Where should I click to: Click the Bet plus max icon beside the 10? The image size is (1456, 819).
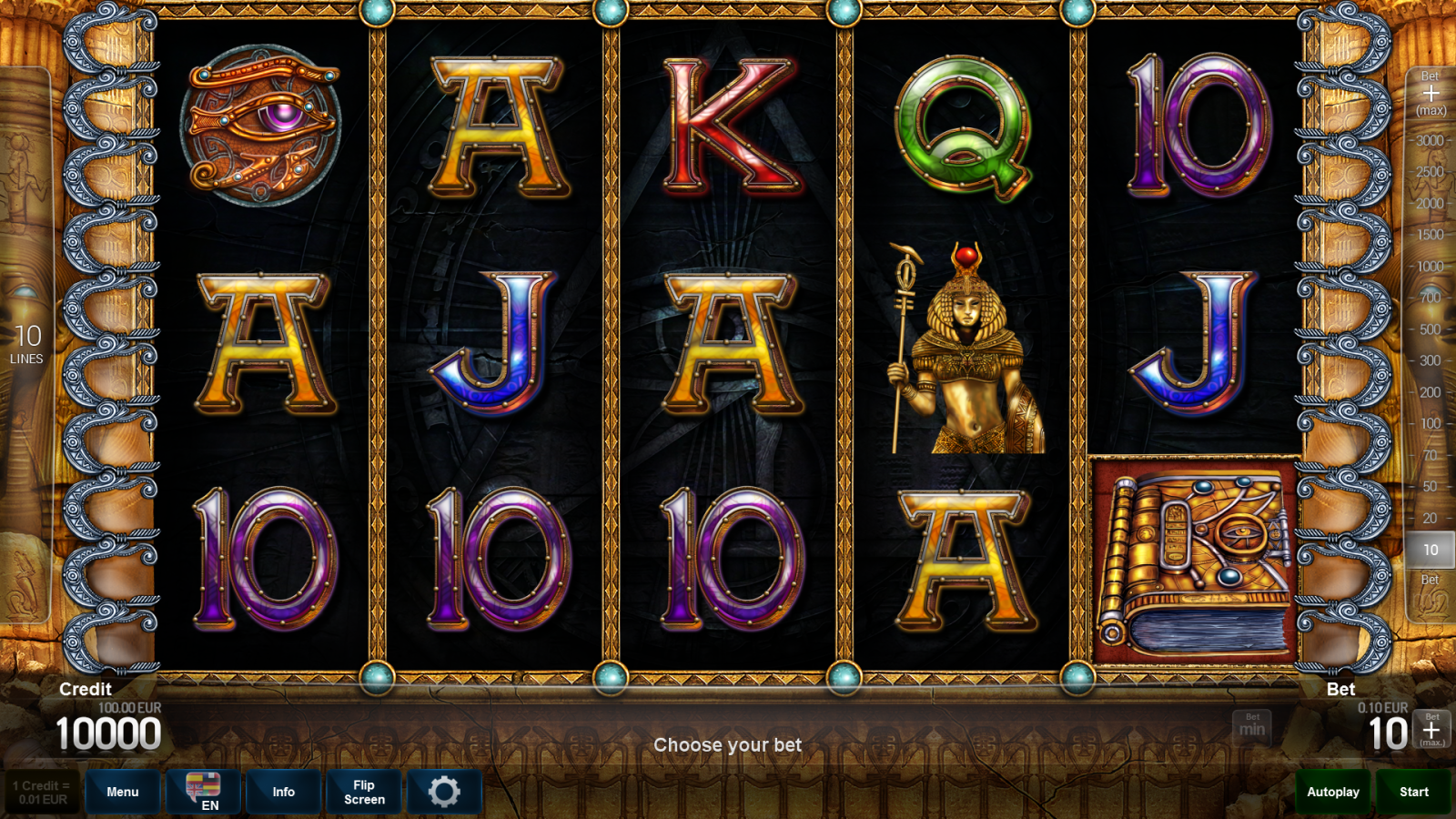point(1431,728)
